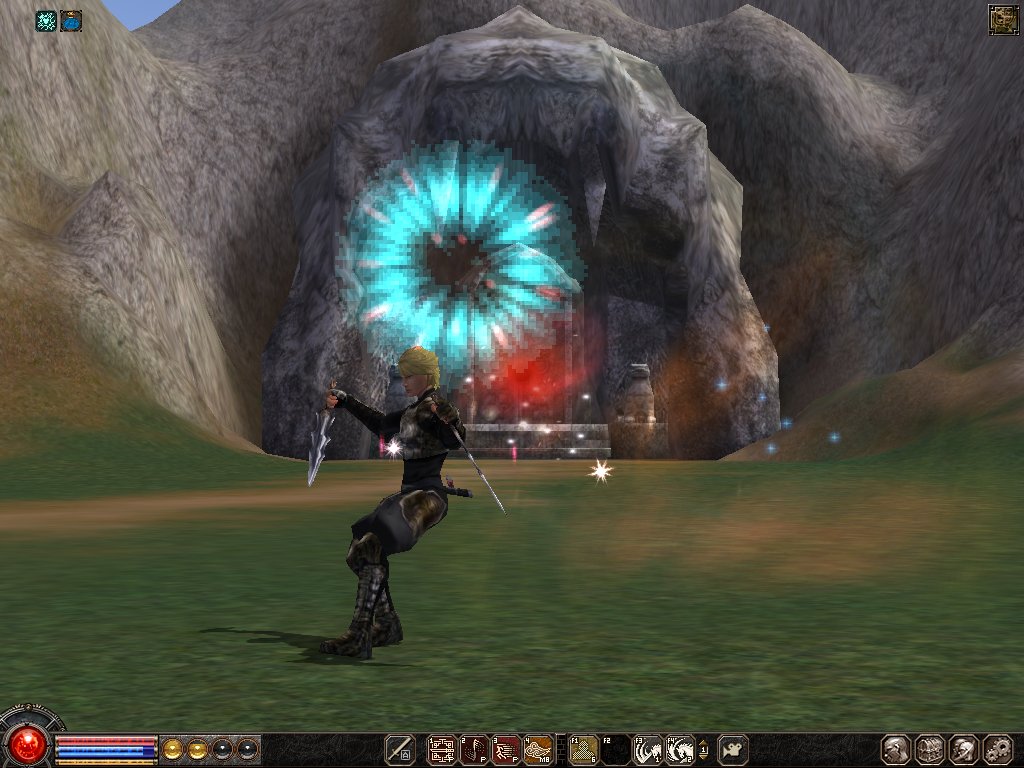Viewport: 1024px width, 768px height.
Task: Activate the F3 horse skill
Action: click(x=648, y=749)
